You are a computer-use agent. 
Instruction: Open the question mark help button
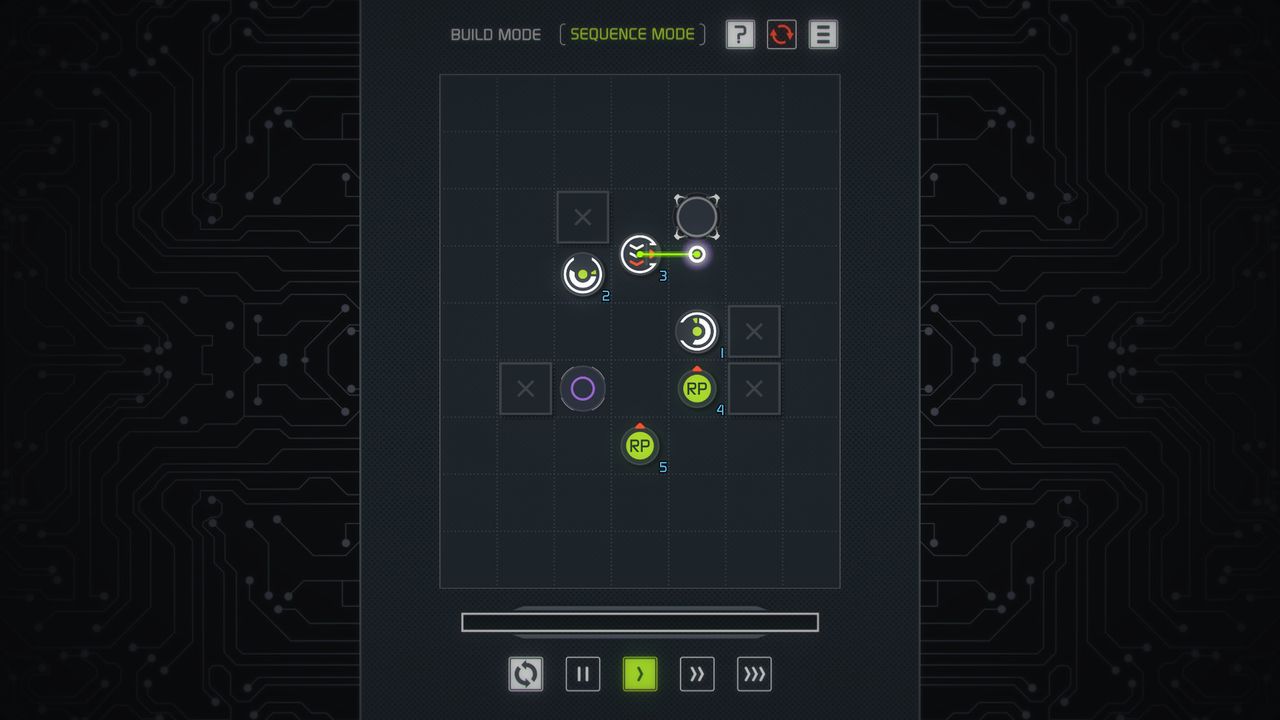tap(740, 35)
